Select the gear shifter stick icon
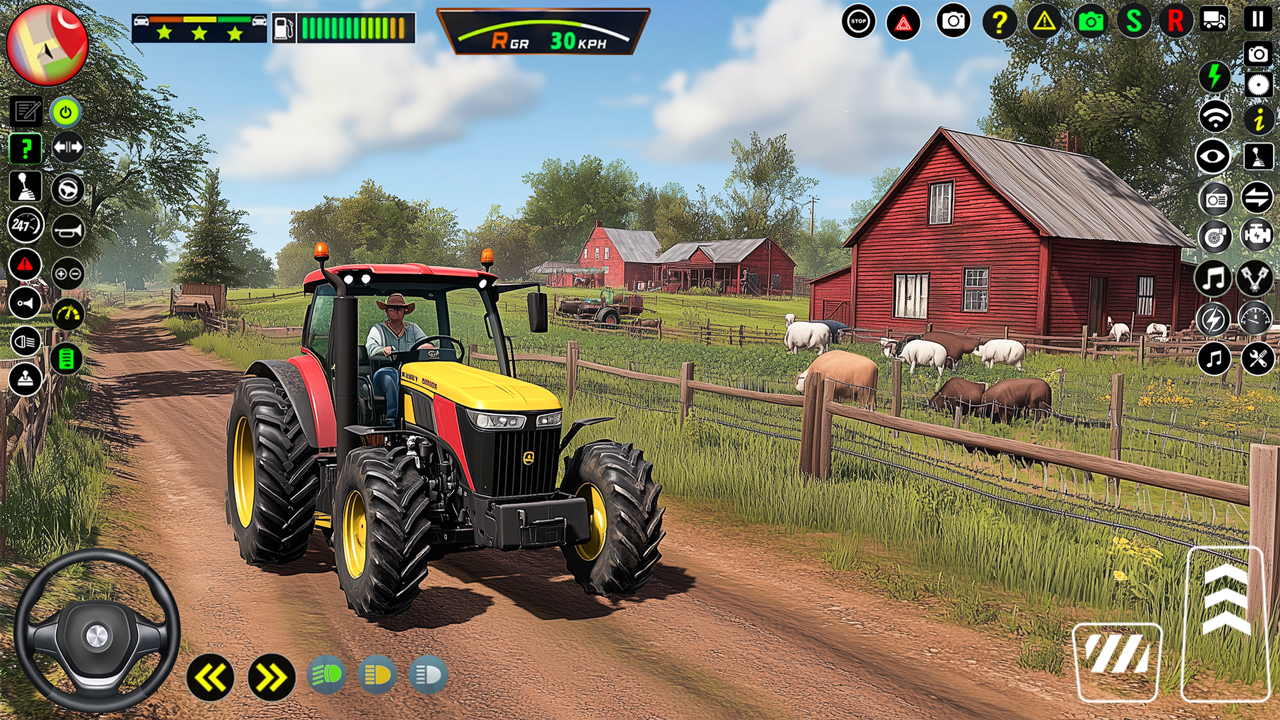This screenshot has height=720, width=1280. [x=25, y=189]
